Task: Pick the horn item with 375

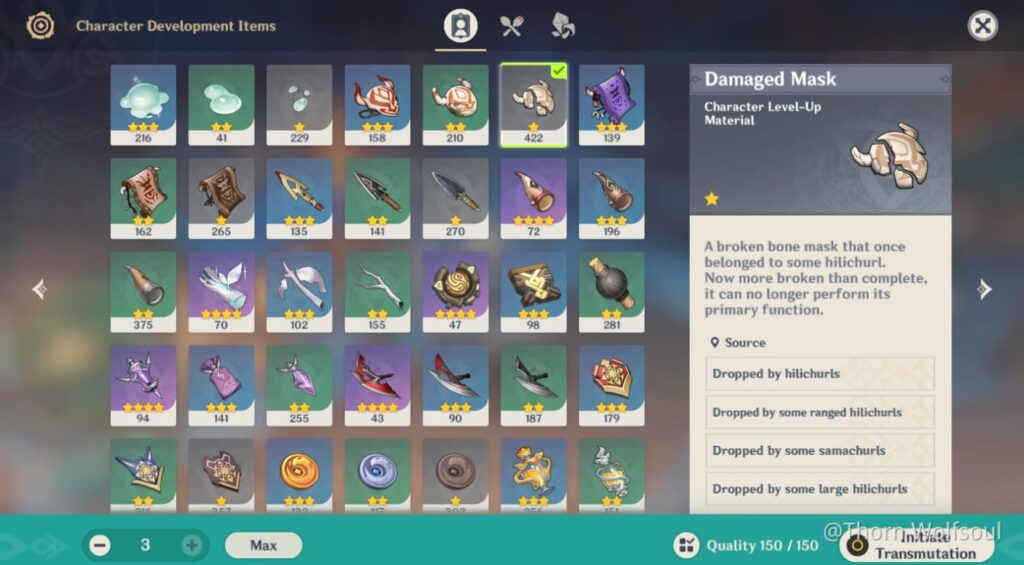Action: tap(143, 291)
